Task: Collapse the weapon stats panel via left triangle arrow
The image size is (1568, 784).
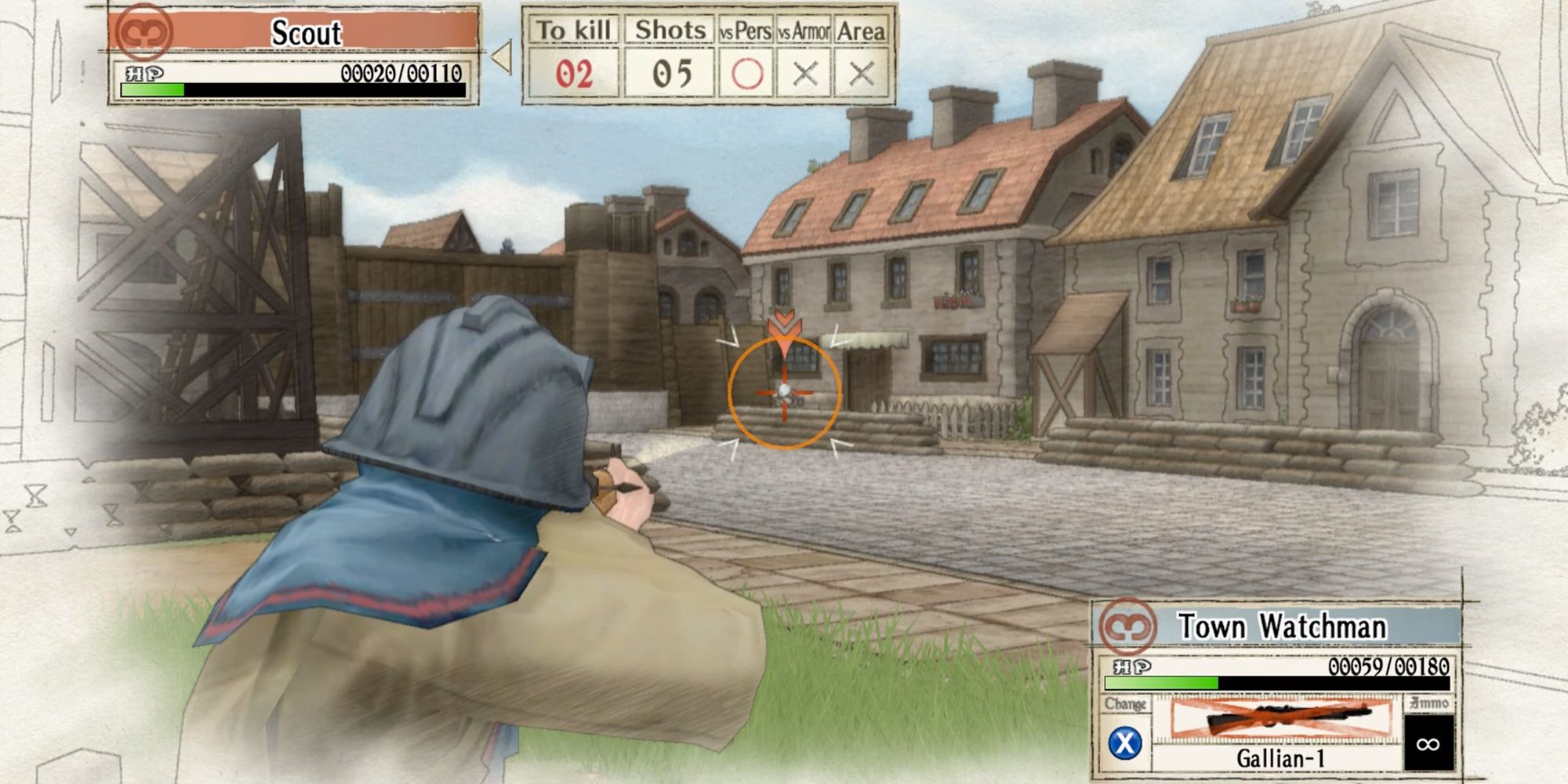Action: [503, 55]
